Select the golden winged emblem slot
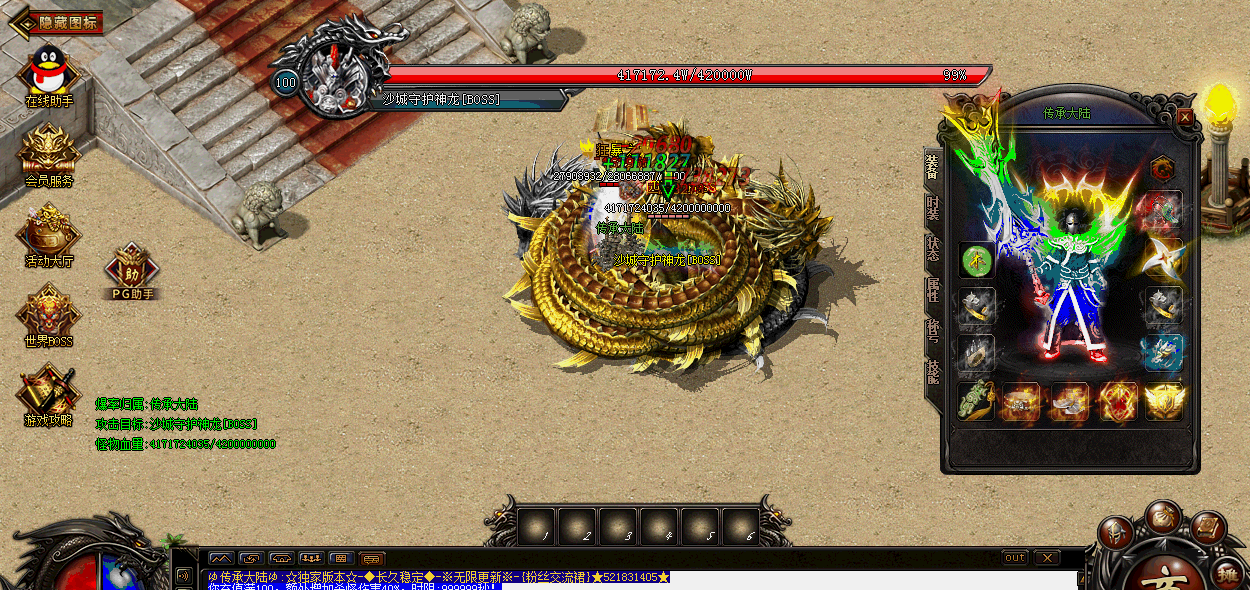 [x=1164, y=402]
